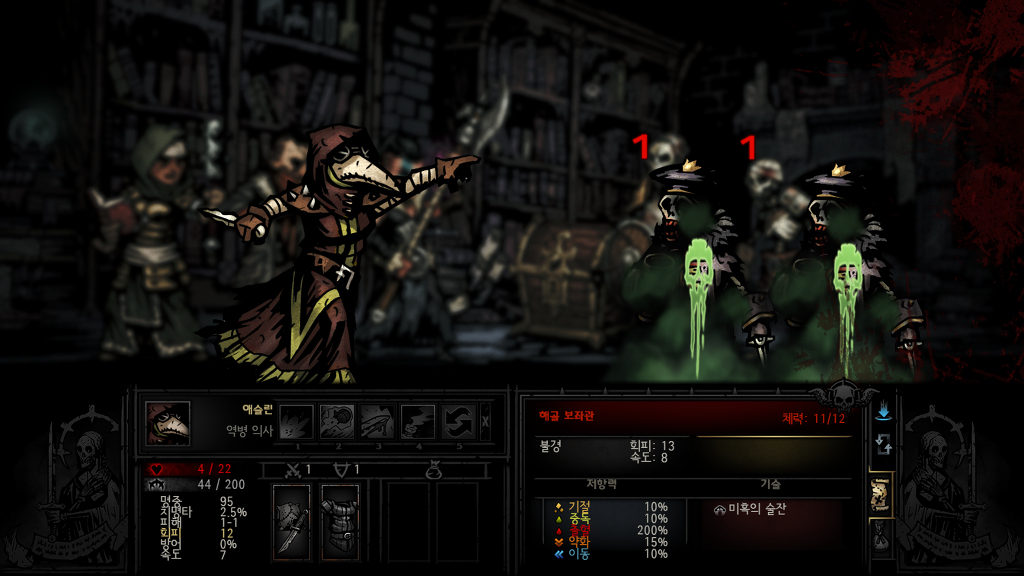Use the fumes skill in slot 4
This screenshot has width=1024, height=576.
[x=418, y=421]
